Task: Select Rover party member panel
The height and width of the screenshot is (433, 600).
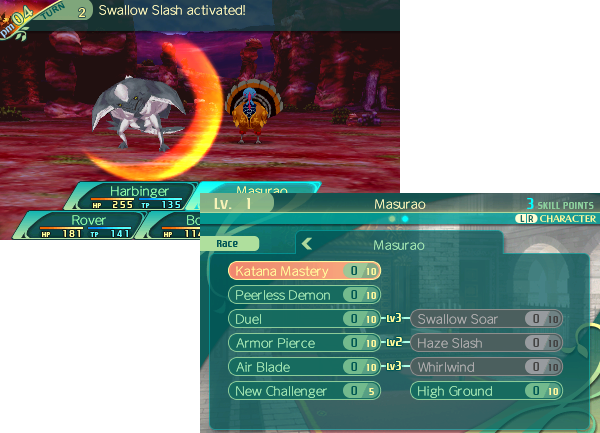Action: tap(88, 226)
